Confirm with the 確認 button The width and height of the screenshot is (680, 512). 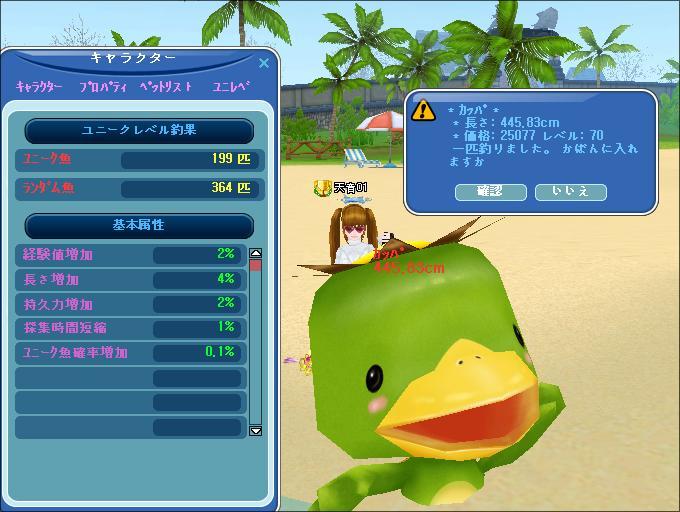tap(490, 191)
